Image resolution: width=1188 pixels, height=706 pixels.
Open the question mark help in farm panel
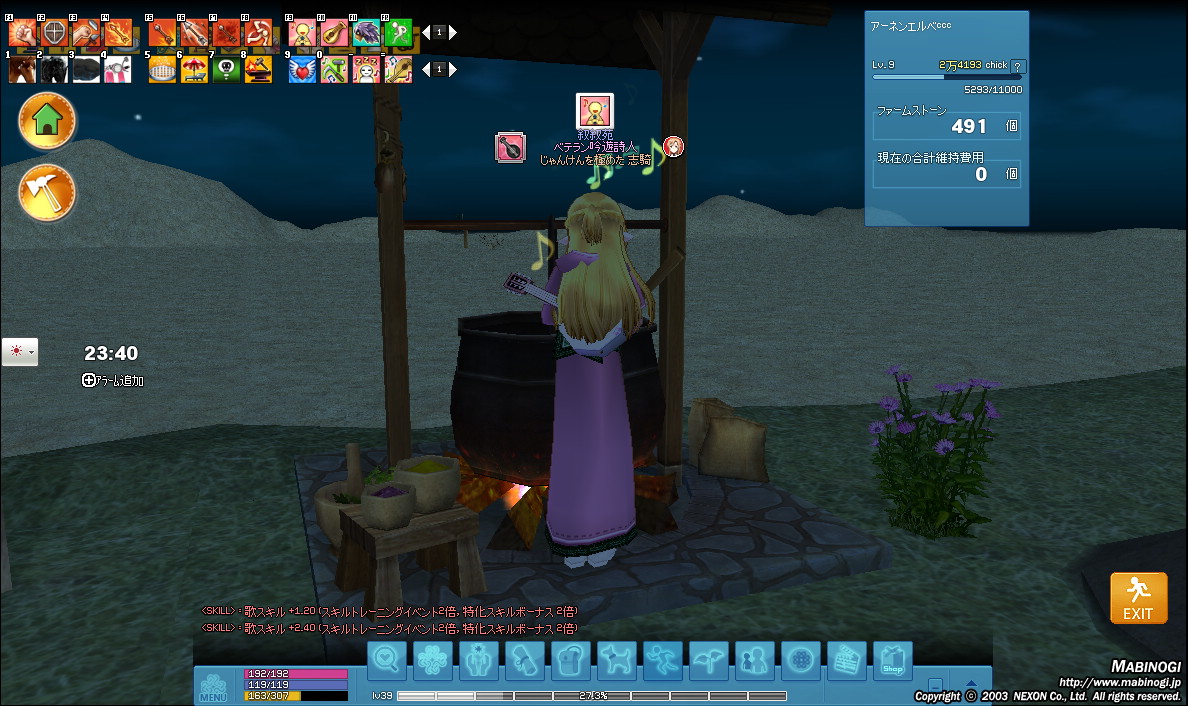click(x=1019, y=66)
